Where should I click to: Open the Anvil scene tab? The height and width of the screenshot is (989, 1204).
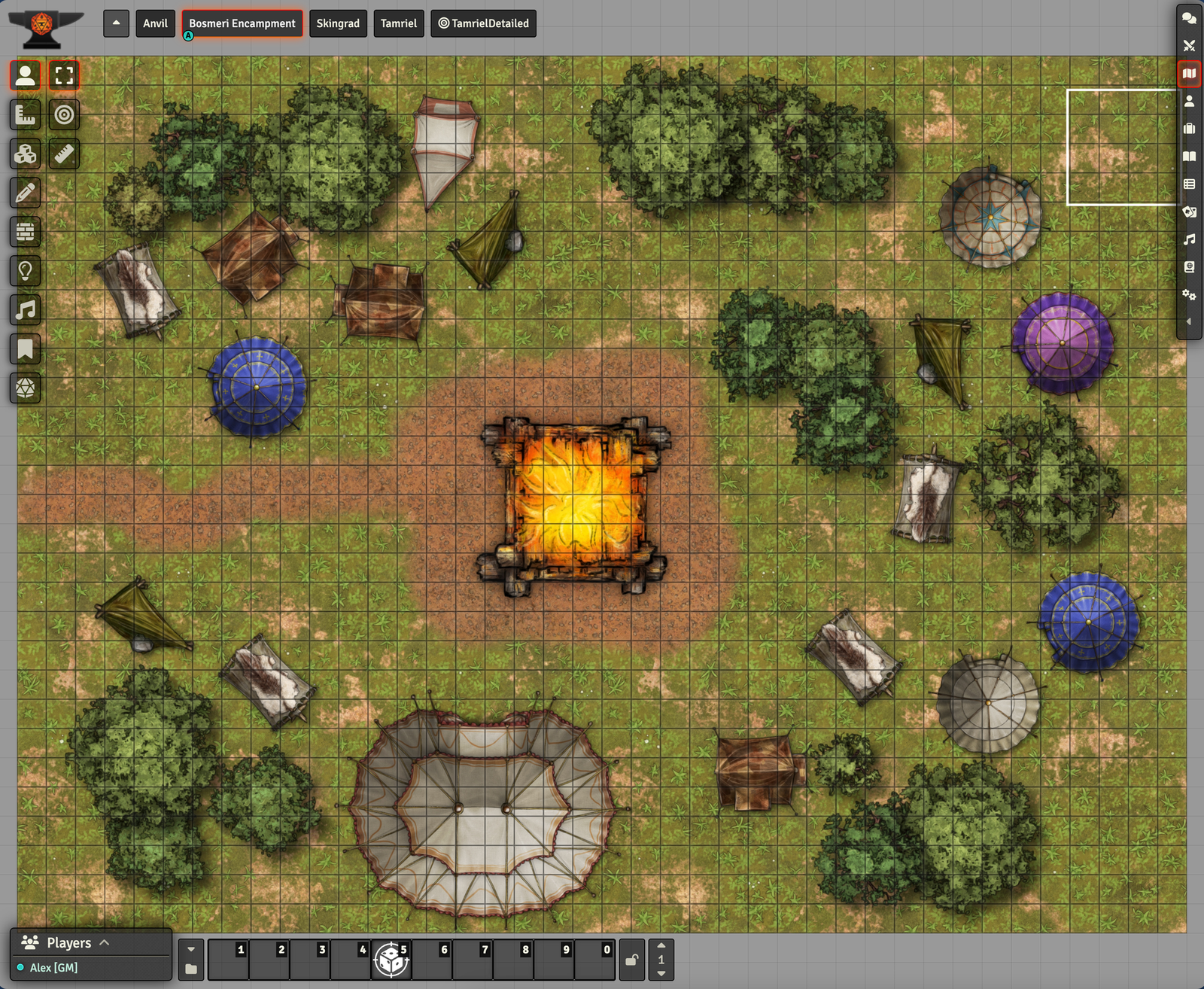point(155,23)
